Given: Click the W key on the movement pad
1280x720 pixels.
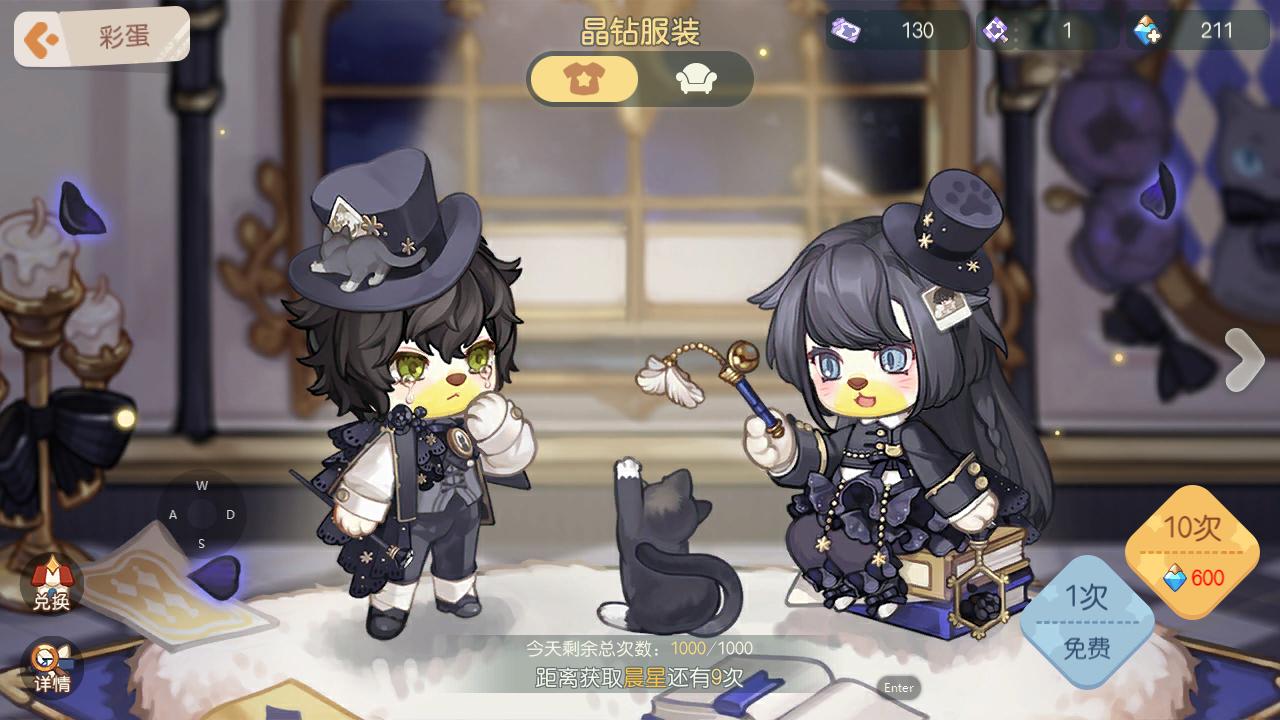Looking at the screenshot, I should point(202,487).
